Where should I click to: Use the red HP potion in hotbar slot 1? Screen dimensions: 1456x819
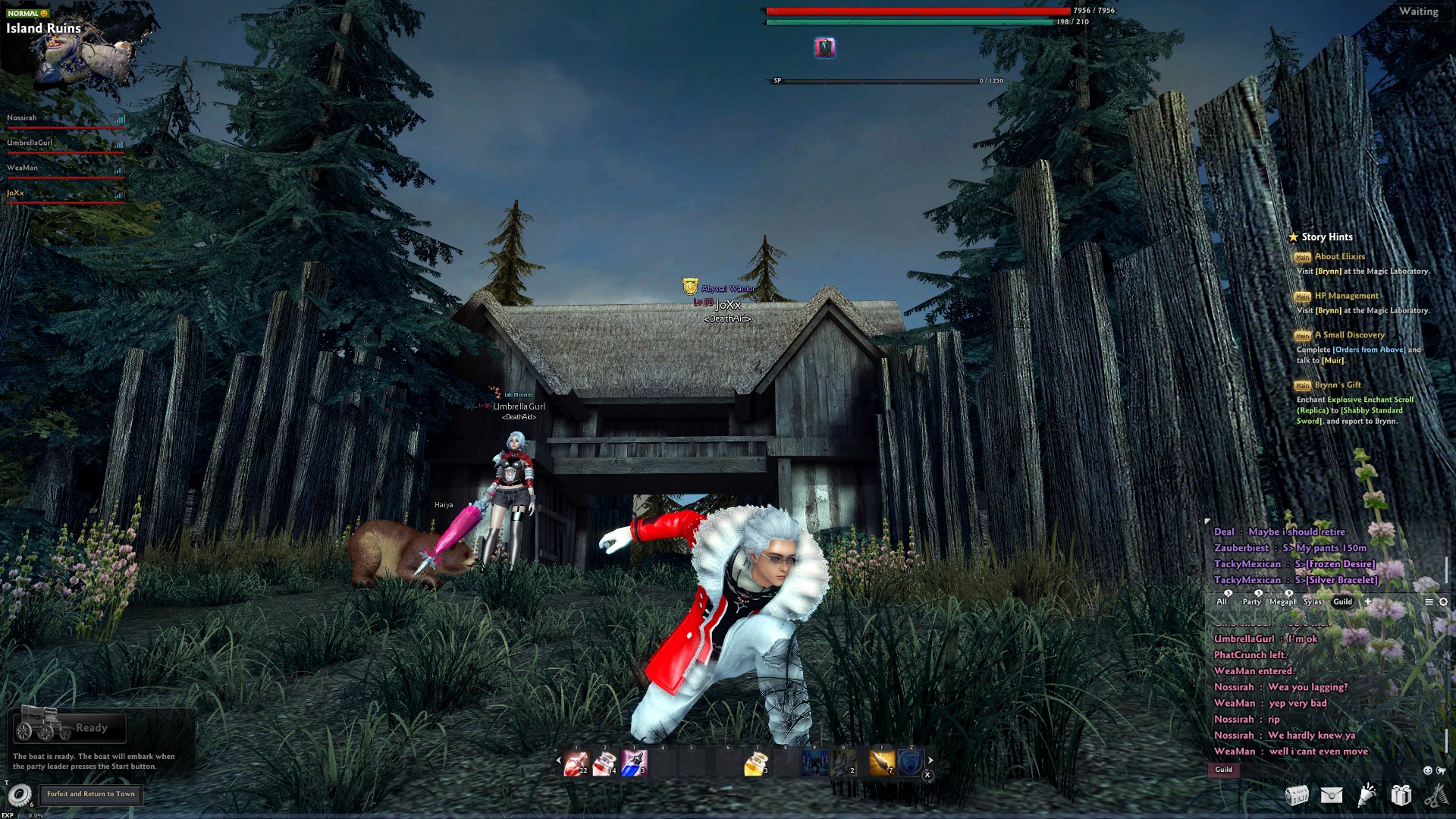point(577,763)
